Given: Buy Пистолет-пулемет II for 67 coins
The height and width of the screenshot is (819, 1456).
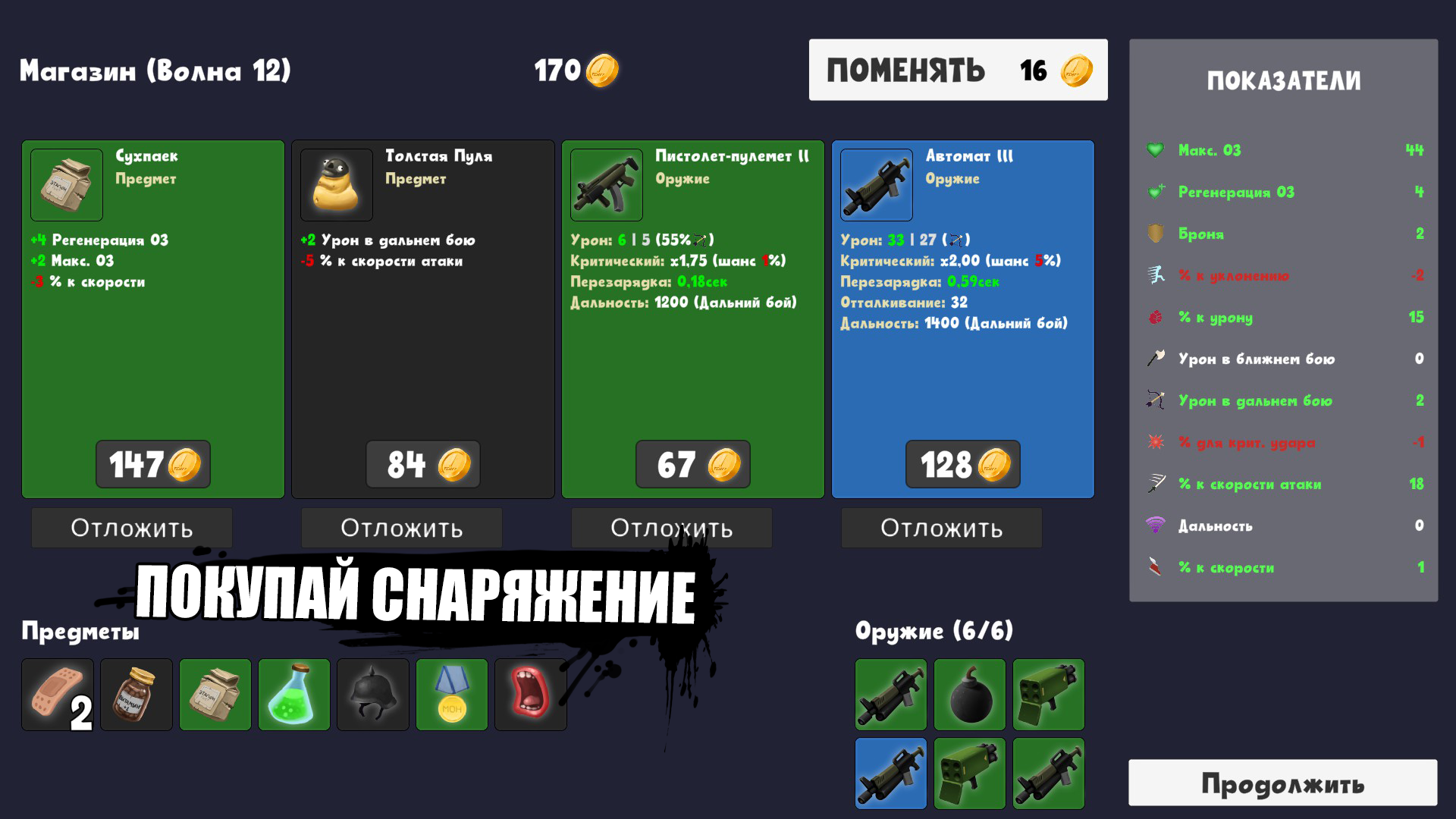Looking at the screenshot, I should (692, 464).
